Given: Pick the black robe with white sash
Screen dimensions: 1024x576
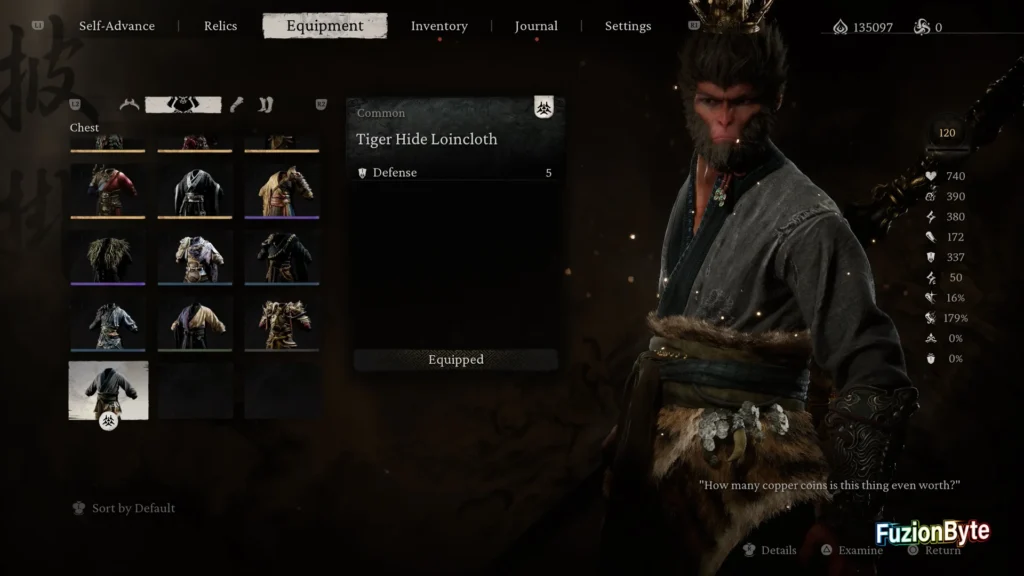Looking at the screenshot, I should tap(195, 190).
